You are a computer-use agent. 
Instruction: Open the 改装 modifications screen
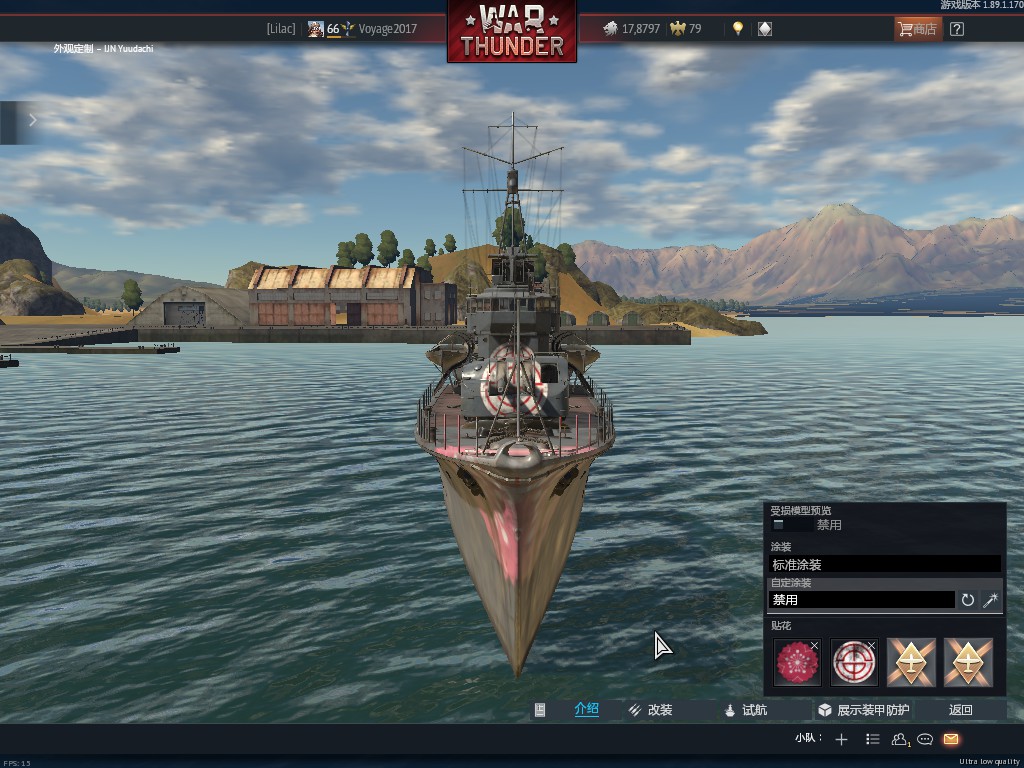pyautogui.click(x=650, y=710)
